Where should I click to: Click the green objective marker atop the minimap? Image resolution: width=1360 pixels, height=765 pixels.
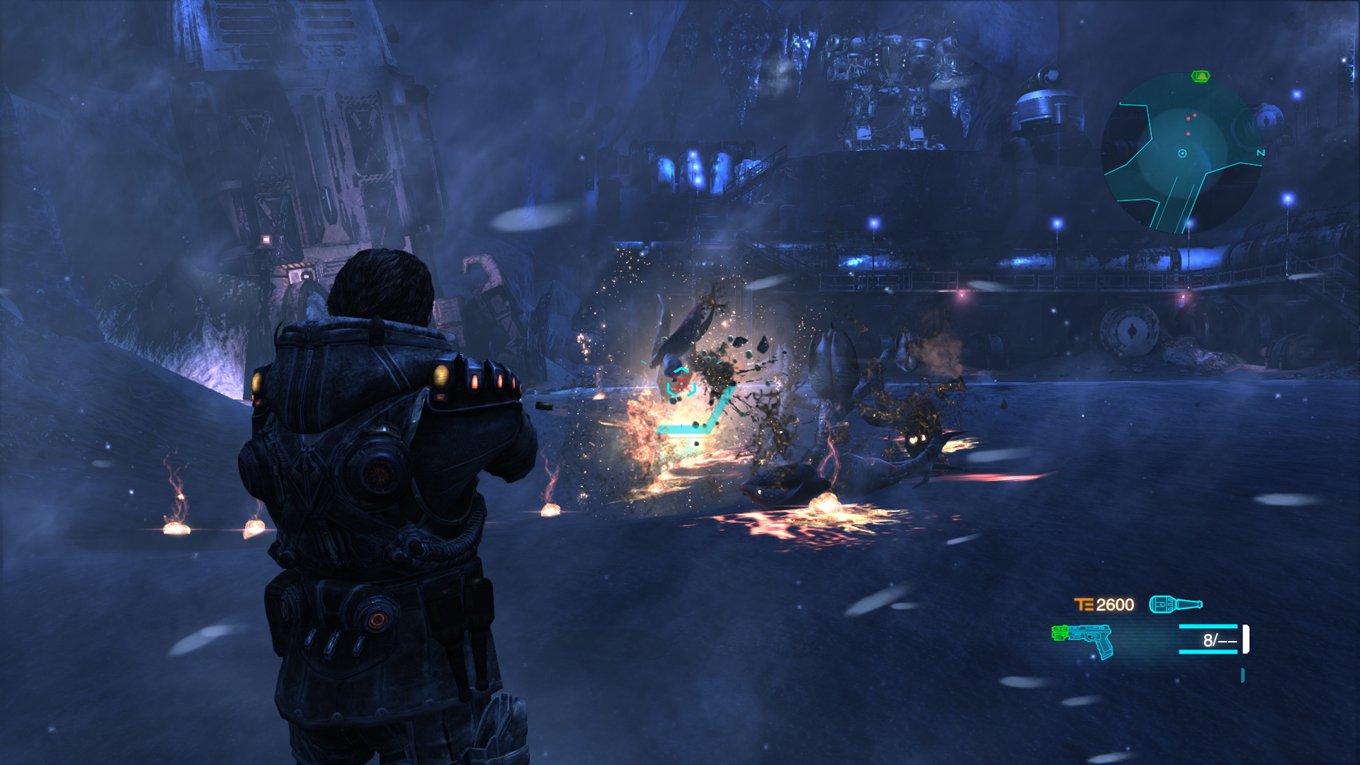(x=1201, y=75)
